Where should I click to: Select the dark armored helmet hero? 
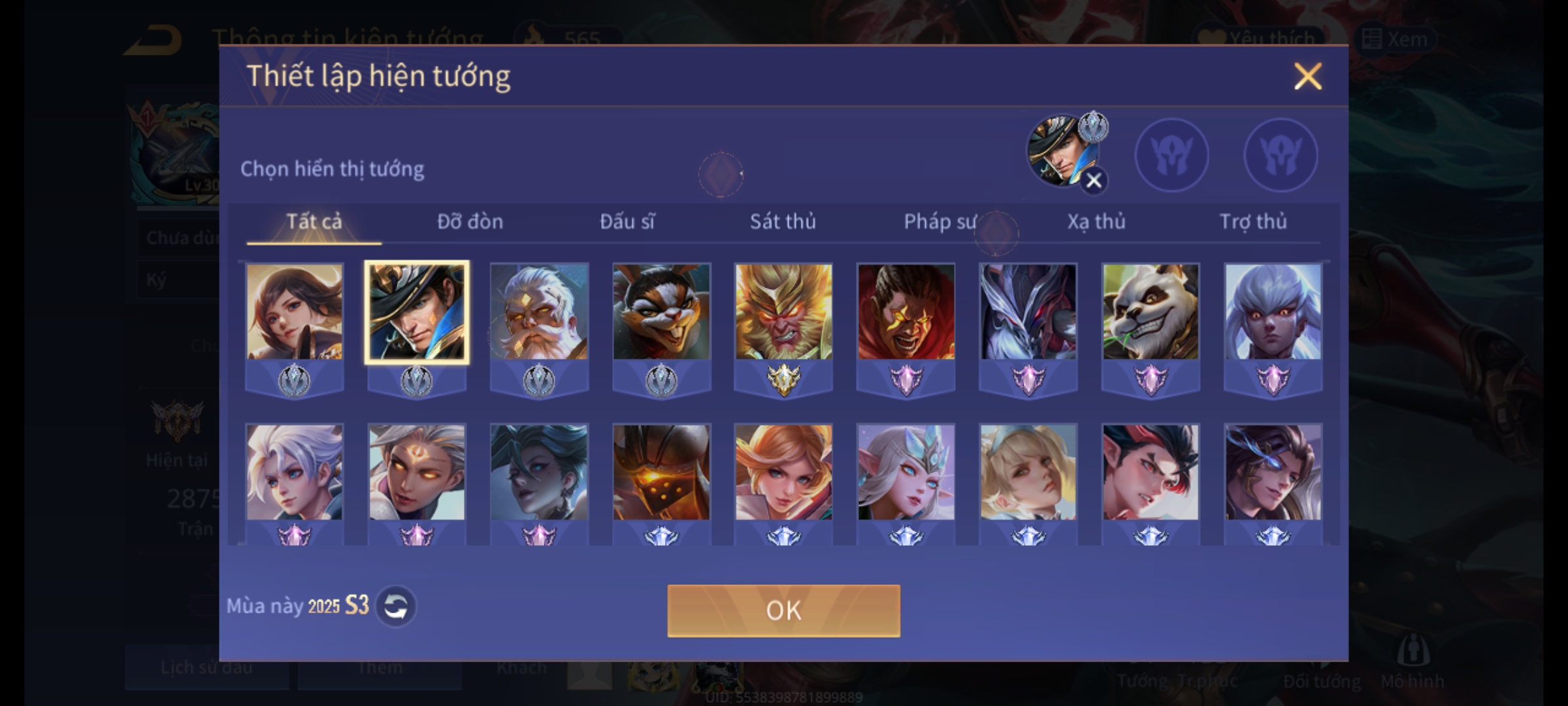pos(661,473)
